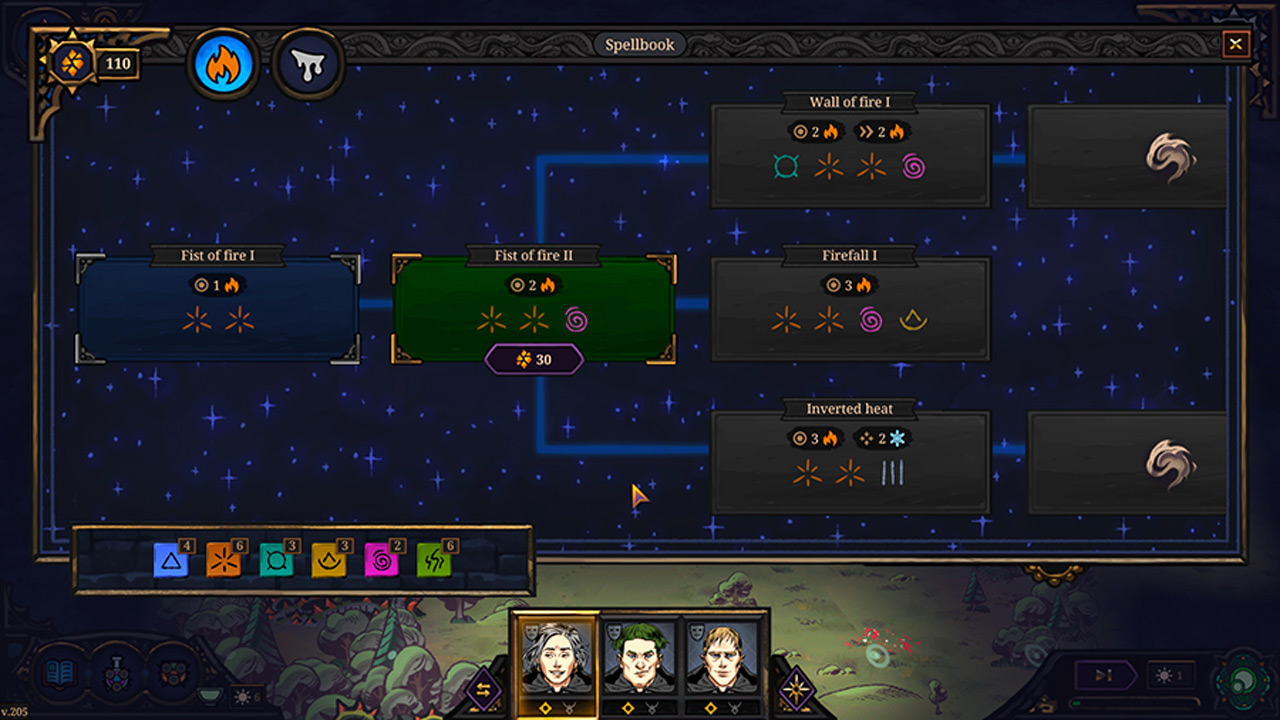Pick the orange starburst rune
Screen dimensions: 1280x720
224,561
